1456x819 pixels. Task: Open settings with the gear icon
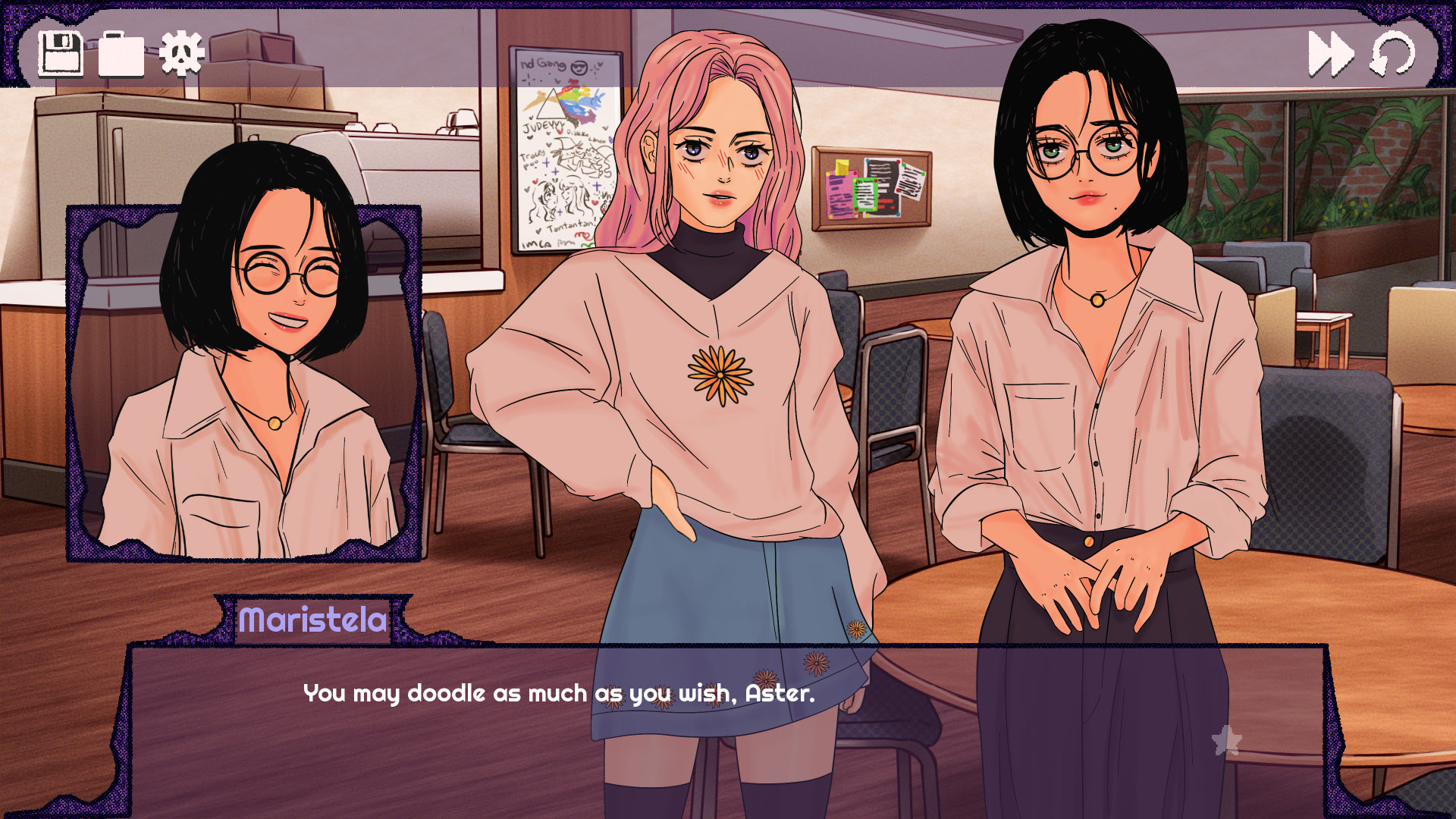[x=182, y=54]
